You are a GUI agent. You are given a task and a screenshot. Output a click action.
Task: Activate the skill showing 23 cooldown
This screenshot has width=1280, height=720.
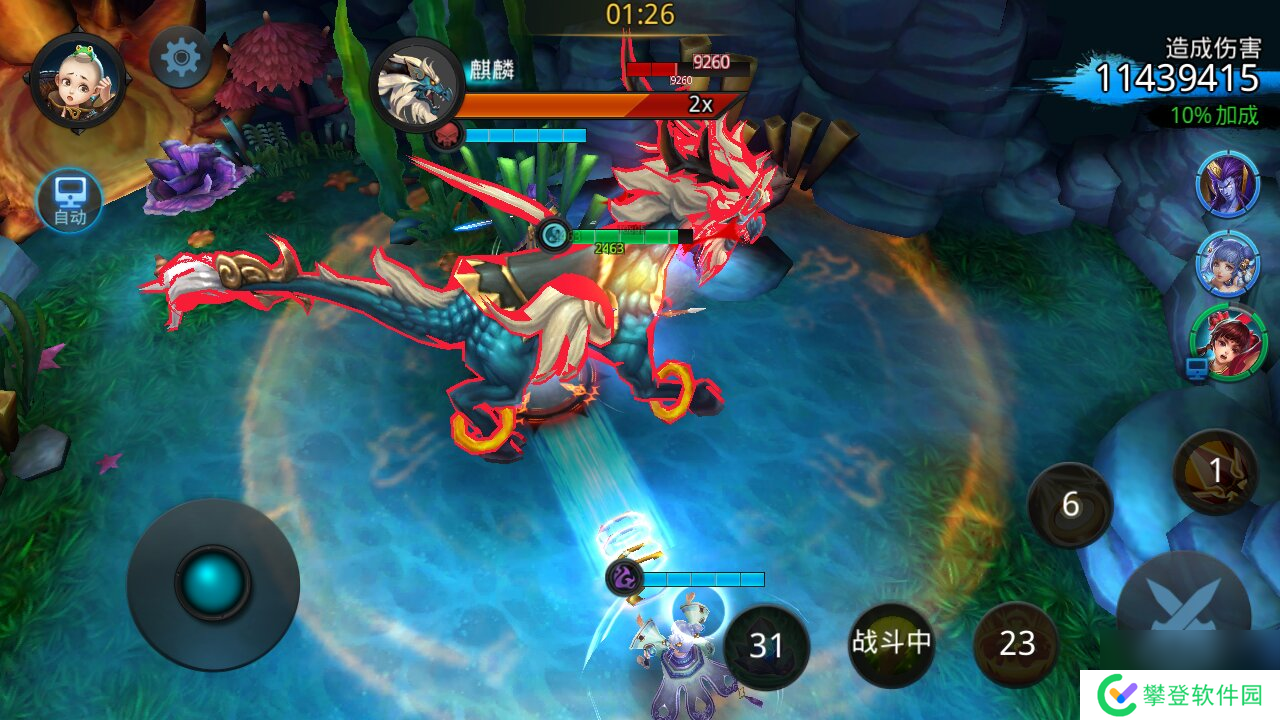pos(1016,644)
